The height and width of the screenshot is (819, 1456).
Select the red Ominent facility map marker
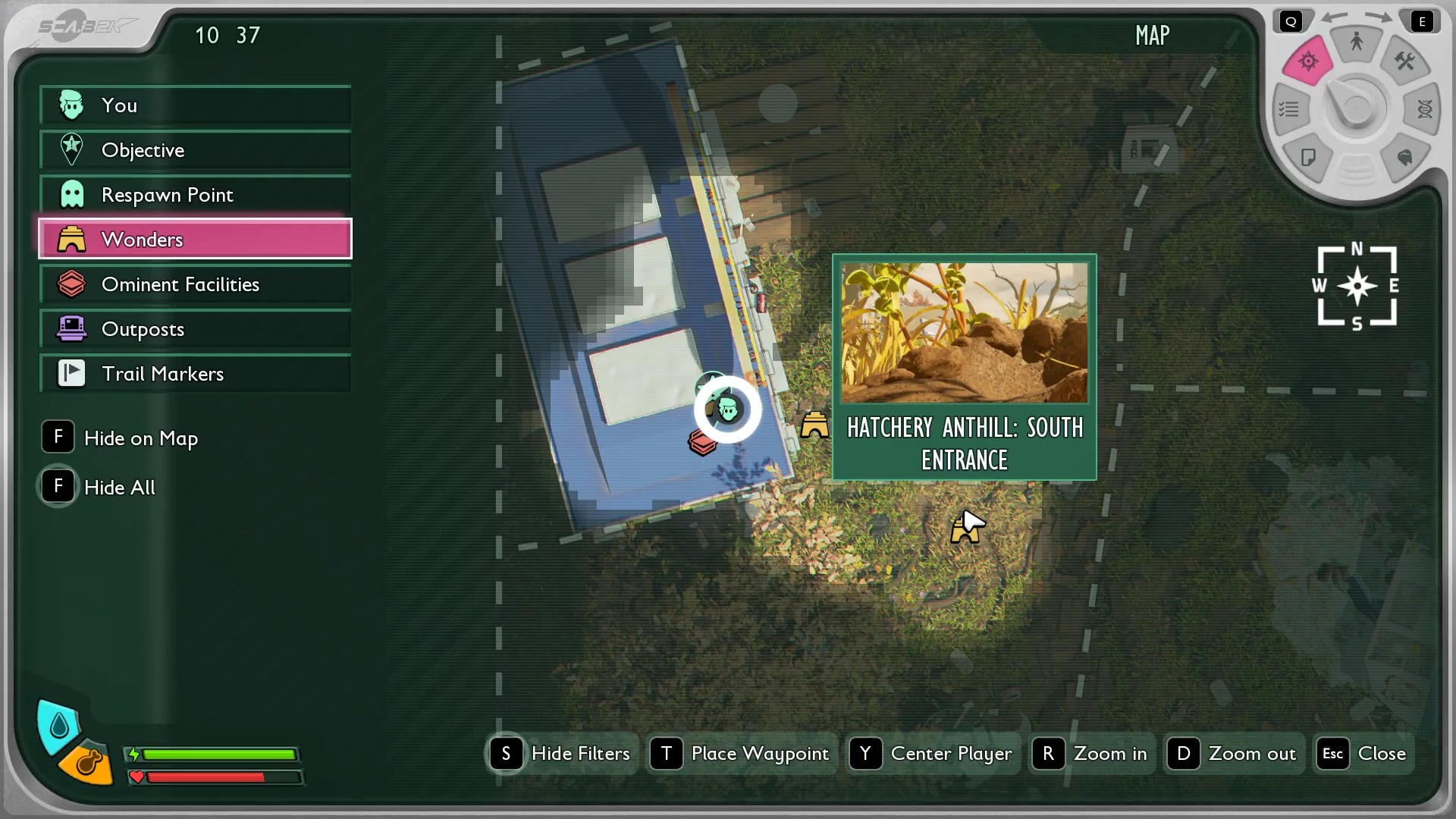pyautogui.click(x=702, y=443)
